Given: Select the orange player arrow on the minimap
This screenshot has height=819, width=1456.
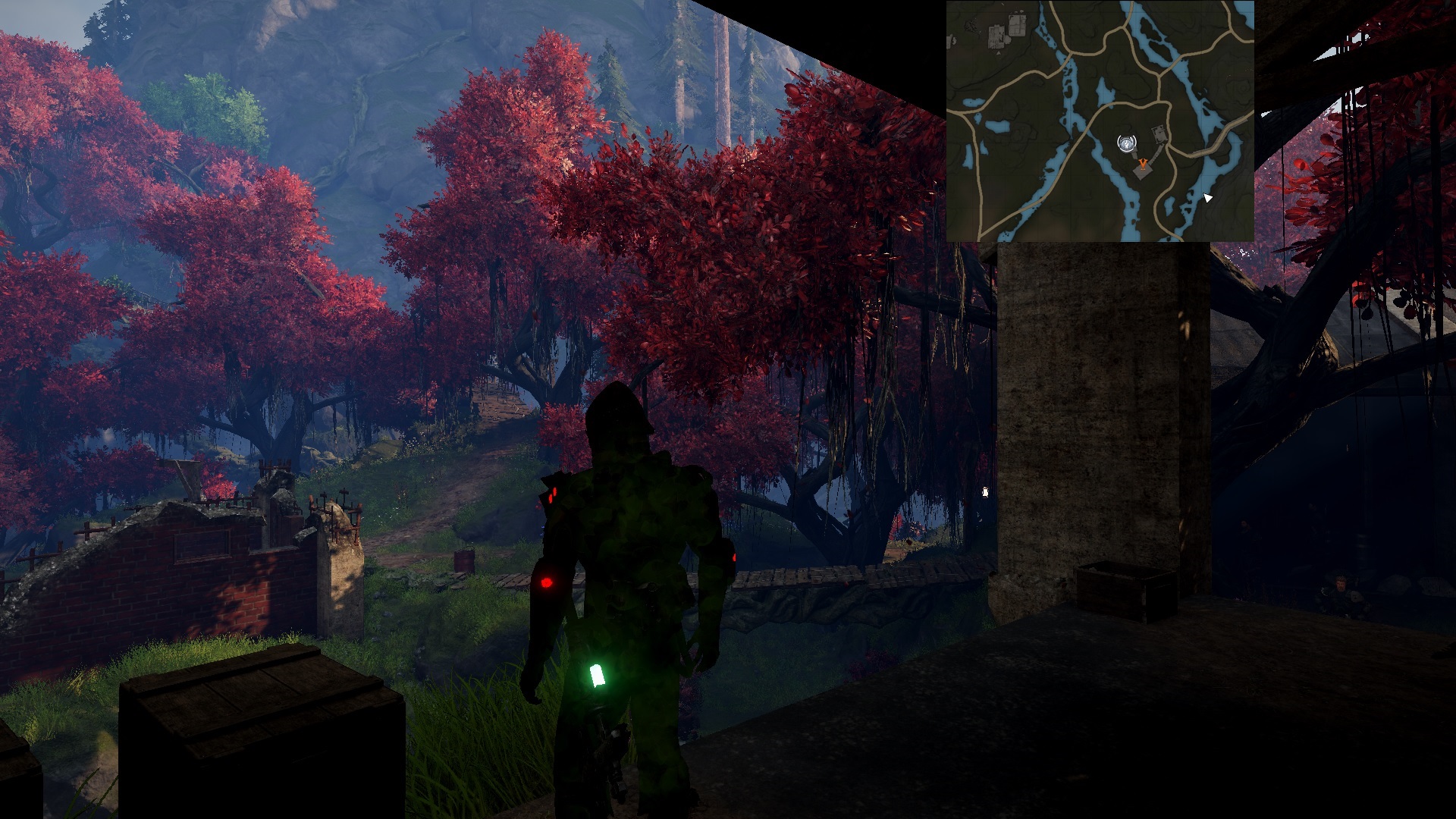Looking at the screenshot, I should [x=1142, y=162].
